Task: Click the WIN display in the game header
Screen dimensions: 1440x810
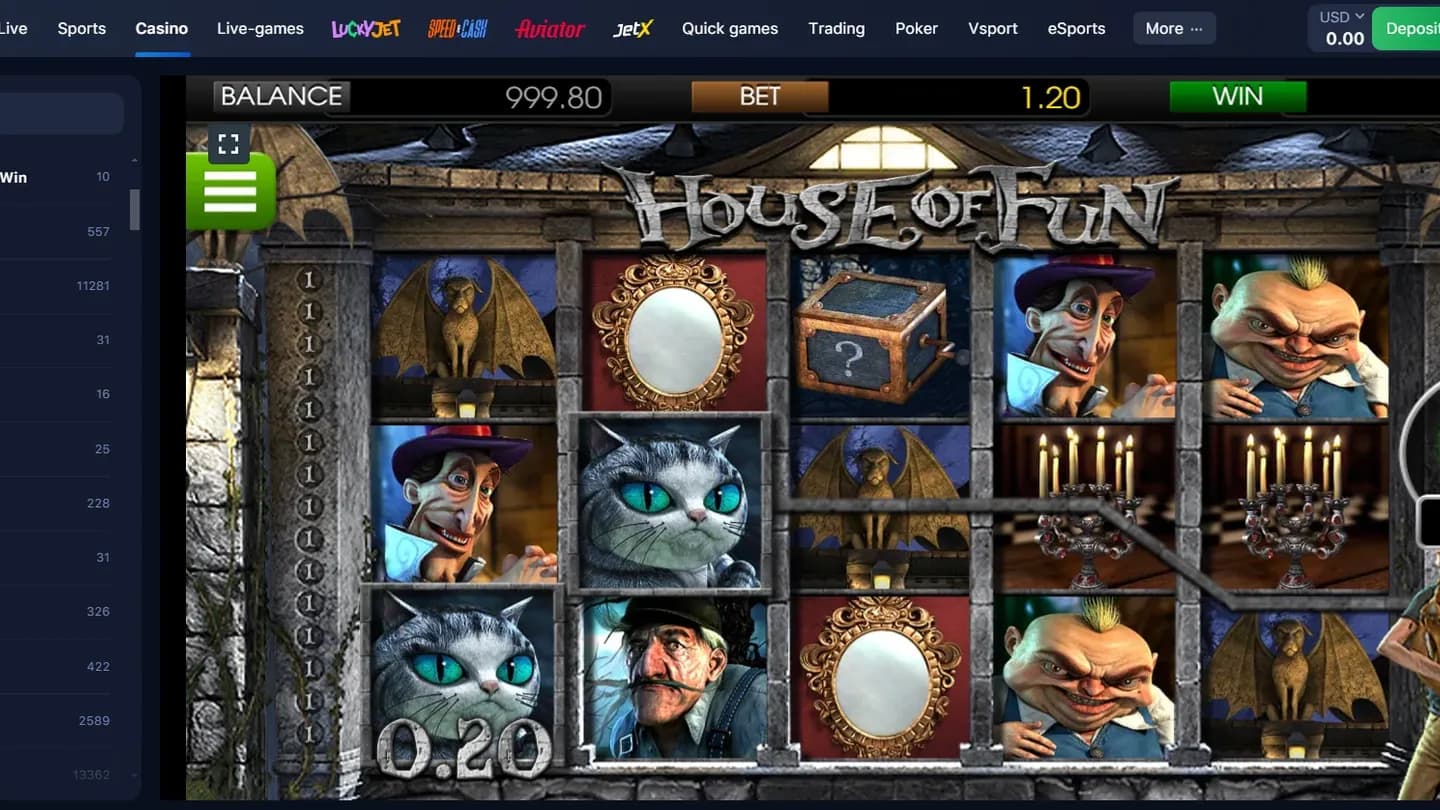Action: click(x=1238, y=96)
